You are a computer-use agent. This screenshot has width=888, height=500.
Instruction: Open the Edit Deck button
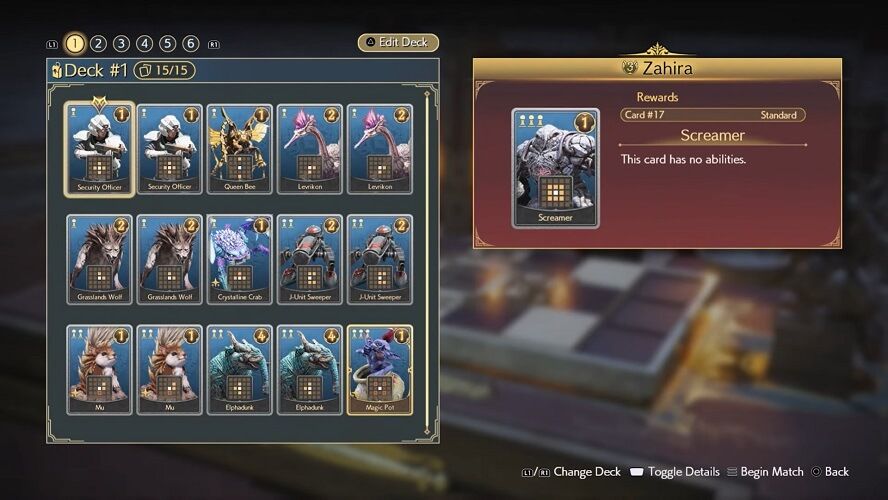pyautogui.click(x=398, y=43)
